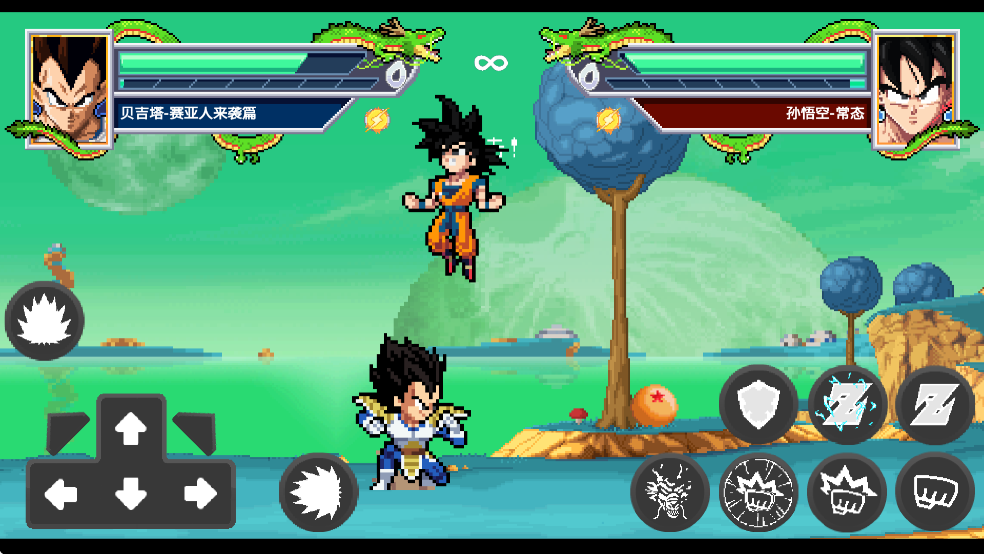984x554 pixels.
Task: Use the shield guard button
Action: click(758, 405)
